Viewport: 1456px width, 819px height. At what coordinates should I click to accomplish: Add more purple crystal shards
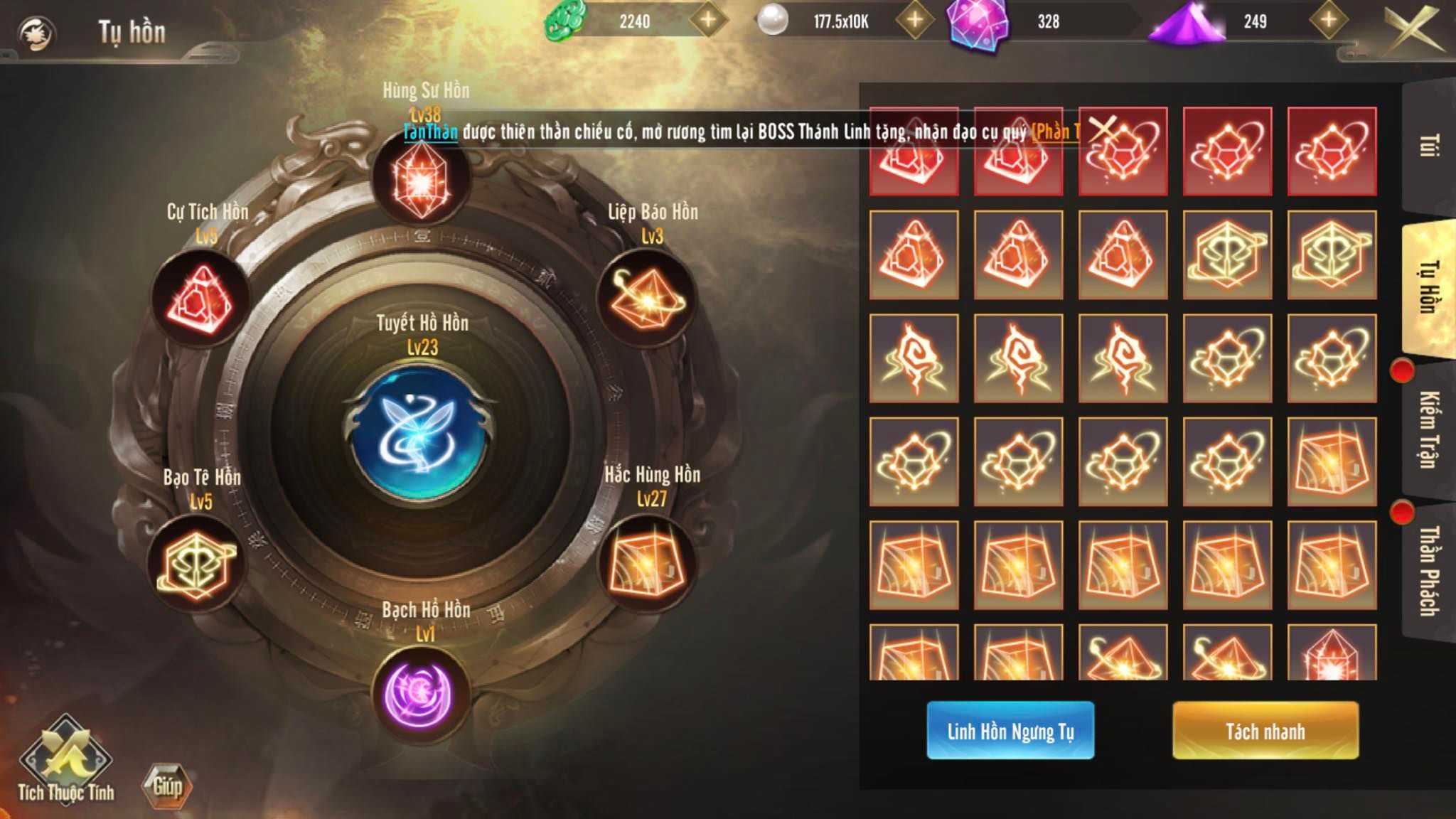tap(1329, 21)
